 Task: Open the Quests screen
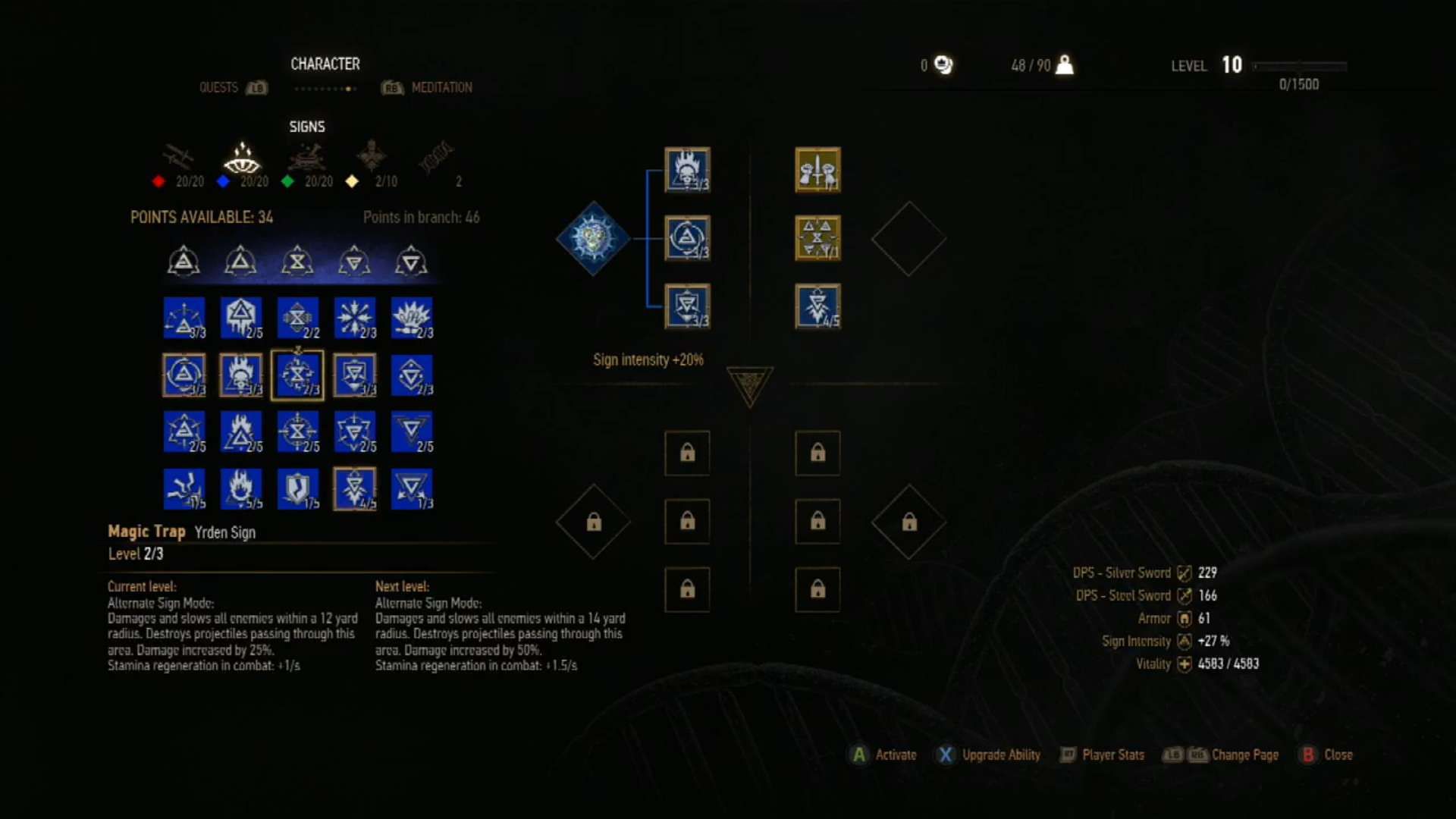pyautogui.click(x=218, y=87)
